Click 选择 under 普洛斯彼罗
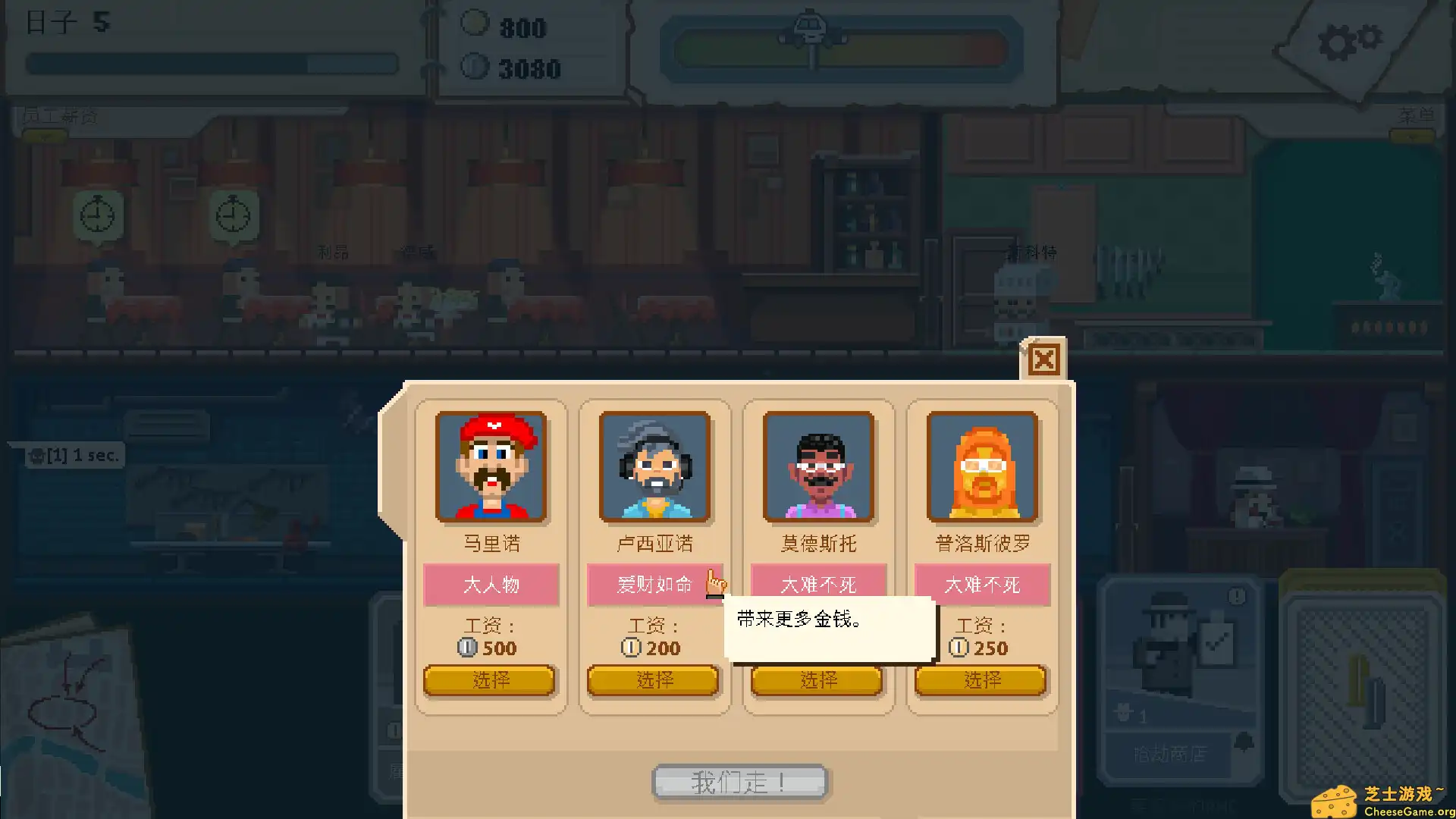Screen dimensions: 1456x819 pos(981,680)
